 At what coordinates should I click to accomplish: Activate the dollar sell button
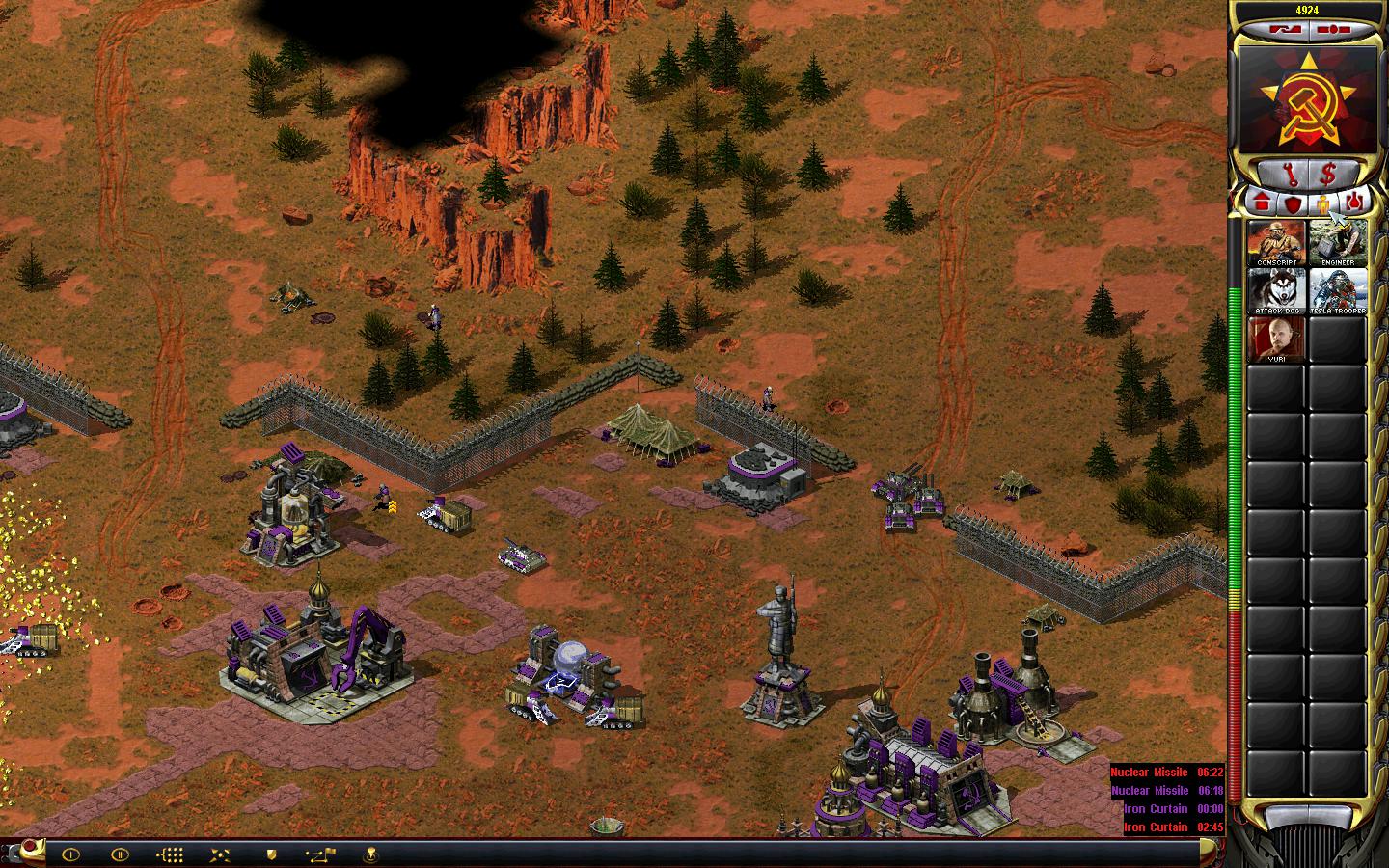(1328, 174)
